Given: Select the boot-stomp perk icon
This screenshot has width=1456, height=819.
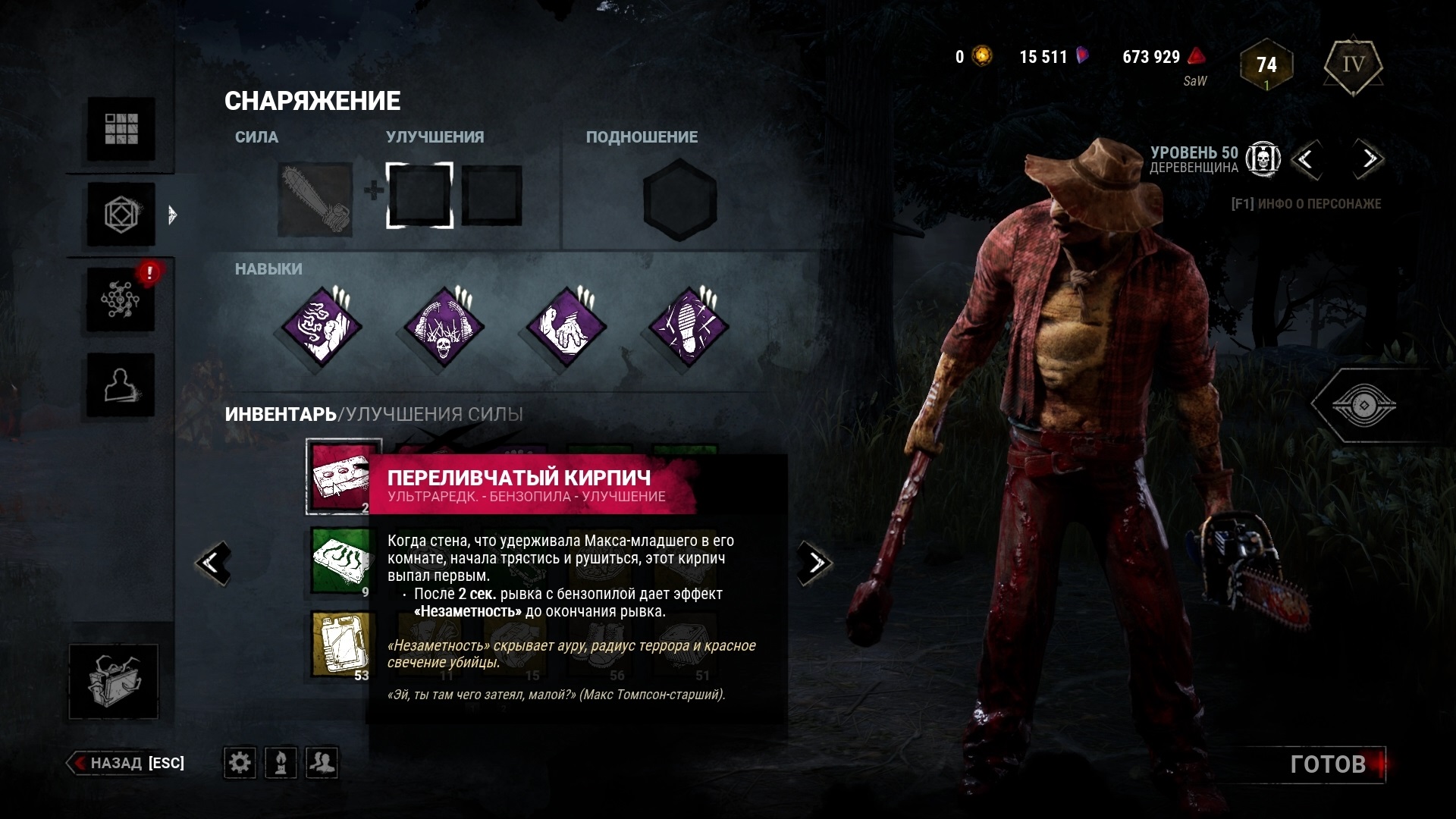Looking at the screenshot, I should point(689,327).
